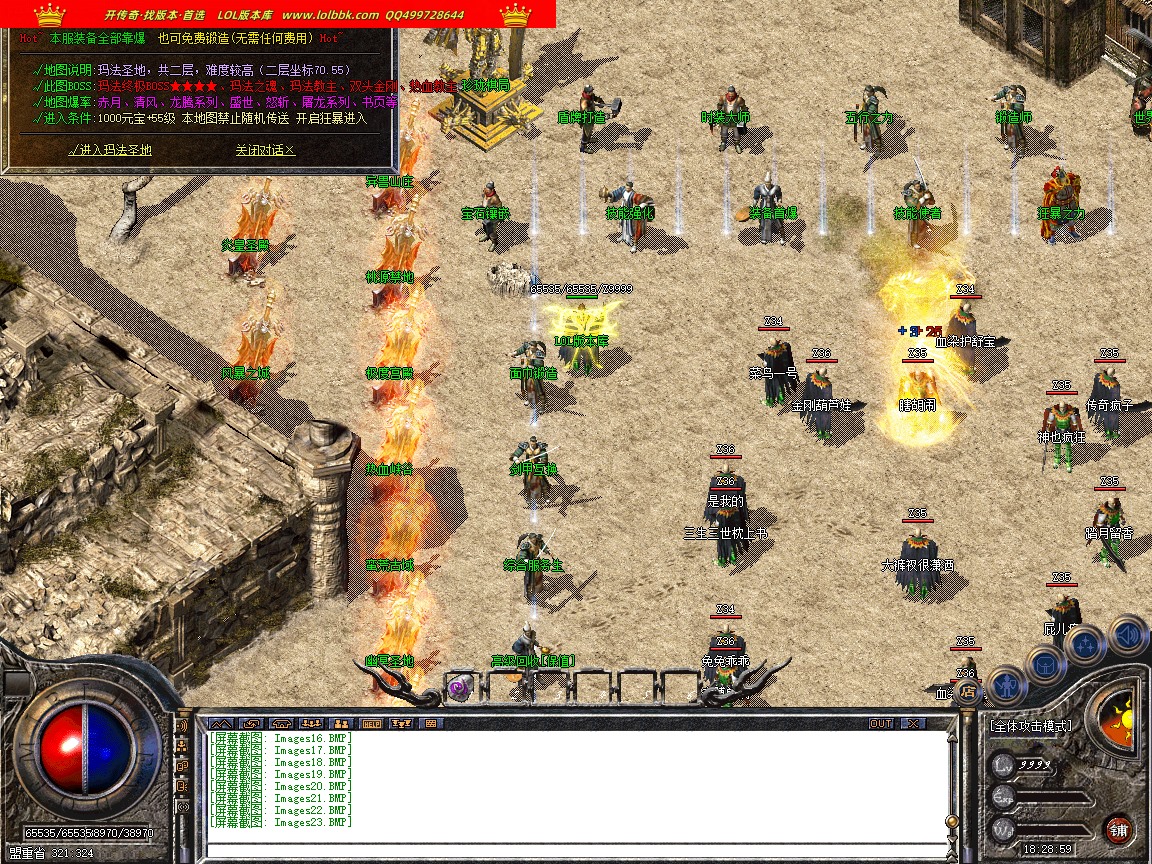This screenshot has height=864, width=1152.
Task: Open the red 铺 stall button
Action: tap(1119, 829)
